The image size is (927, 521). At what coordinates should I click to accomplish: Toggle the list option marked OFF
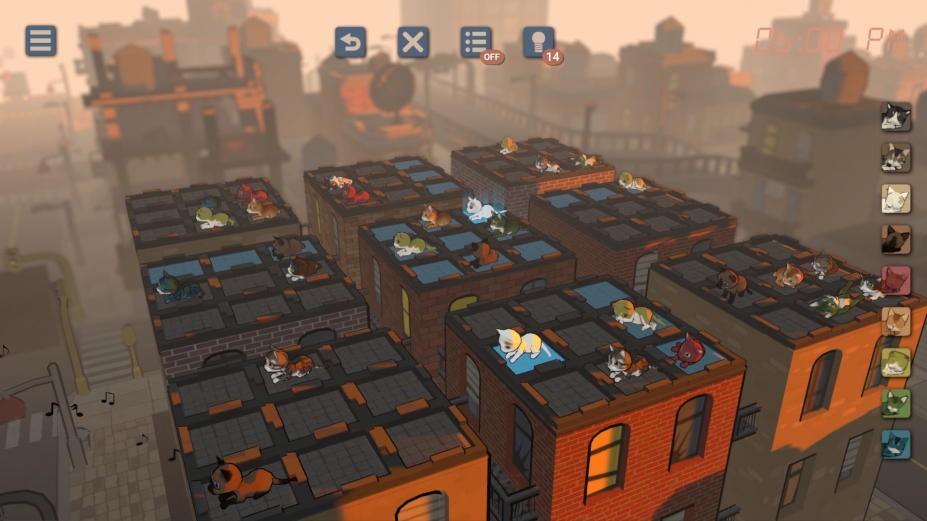[x=476, y=42]
